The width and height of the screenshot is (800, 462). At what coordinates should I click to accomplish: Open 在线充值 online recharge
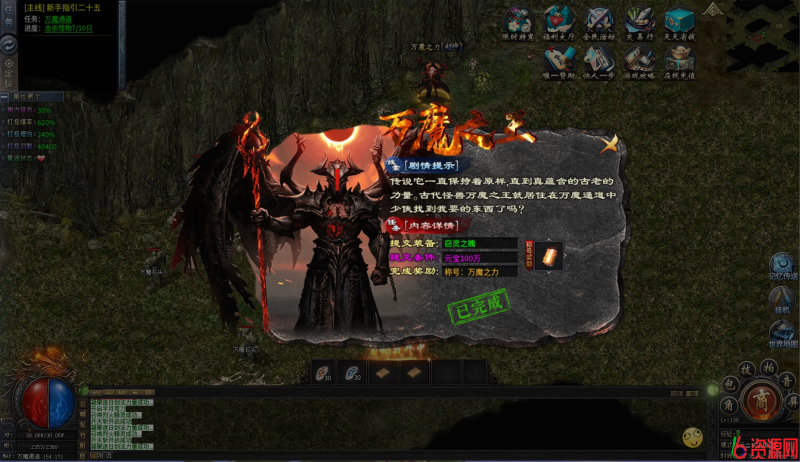[x=680, y=60]
